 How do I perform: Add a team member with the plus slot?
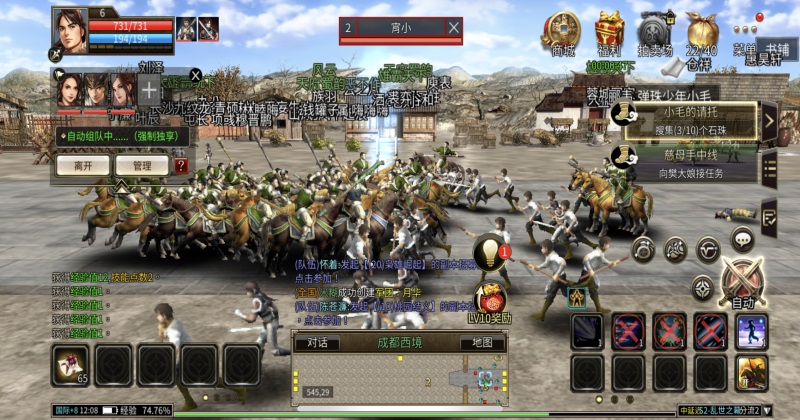149,90
